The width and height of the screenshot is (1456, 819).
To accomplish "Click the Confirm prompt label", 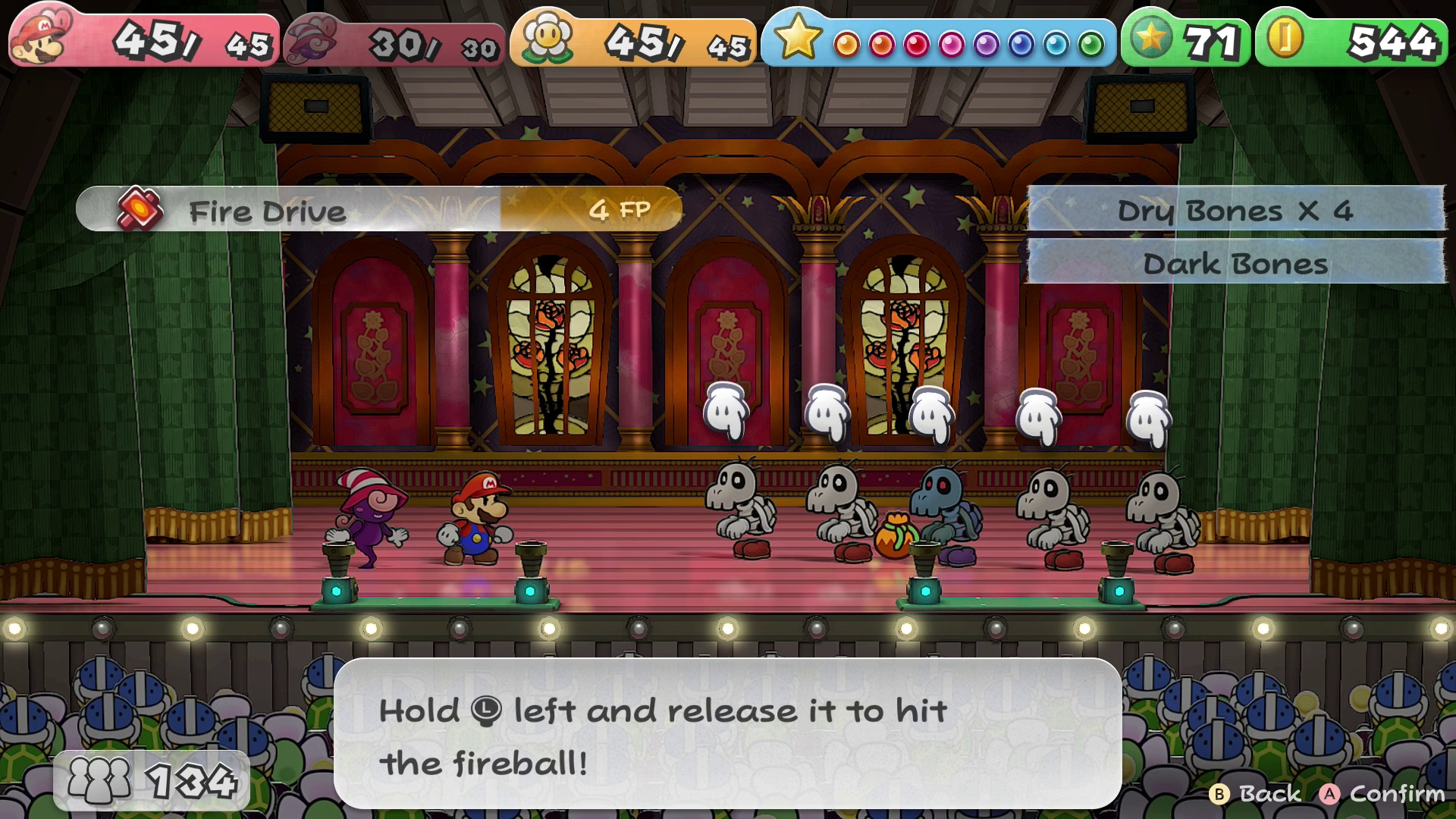I will coord(1396,793).
